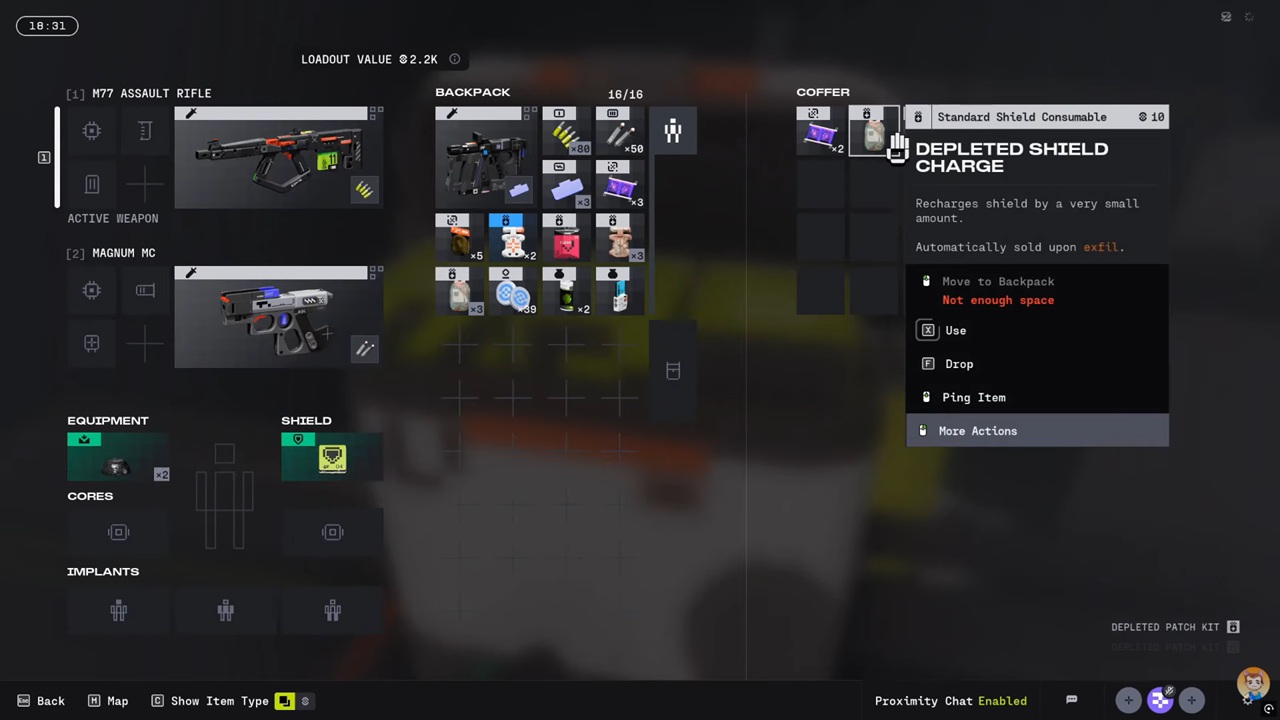
Task: Choose Use in the item context menu
Action: pyautogui.click(x=955, y=331)
